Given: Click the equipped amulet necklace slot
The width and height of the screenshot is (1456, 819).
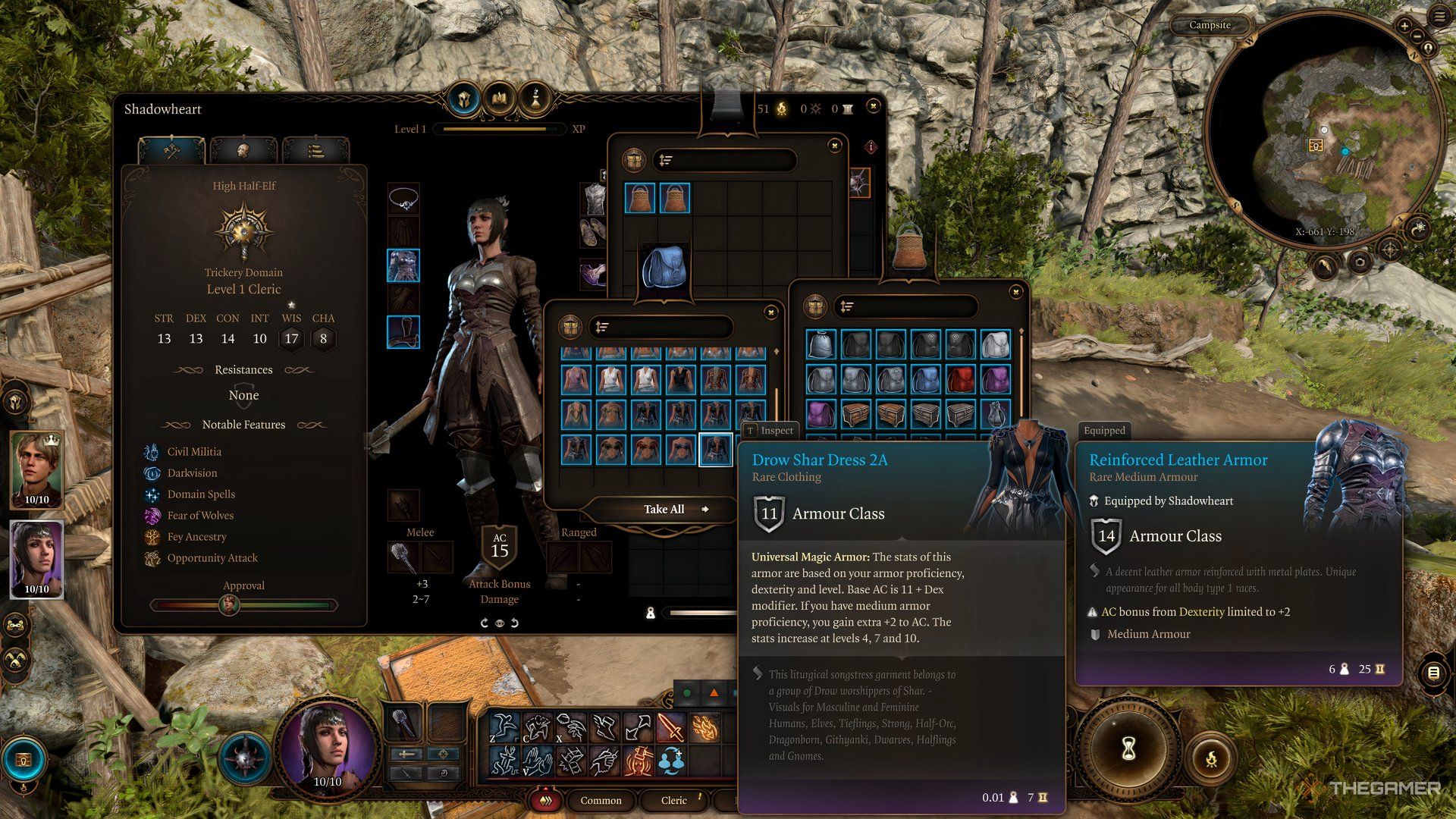Looking at the screenshot, I should (403, 199).
